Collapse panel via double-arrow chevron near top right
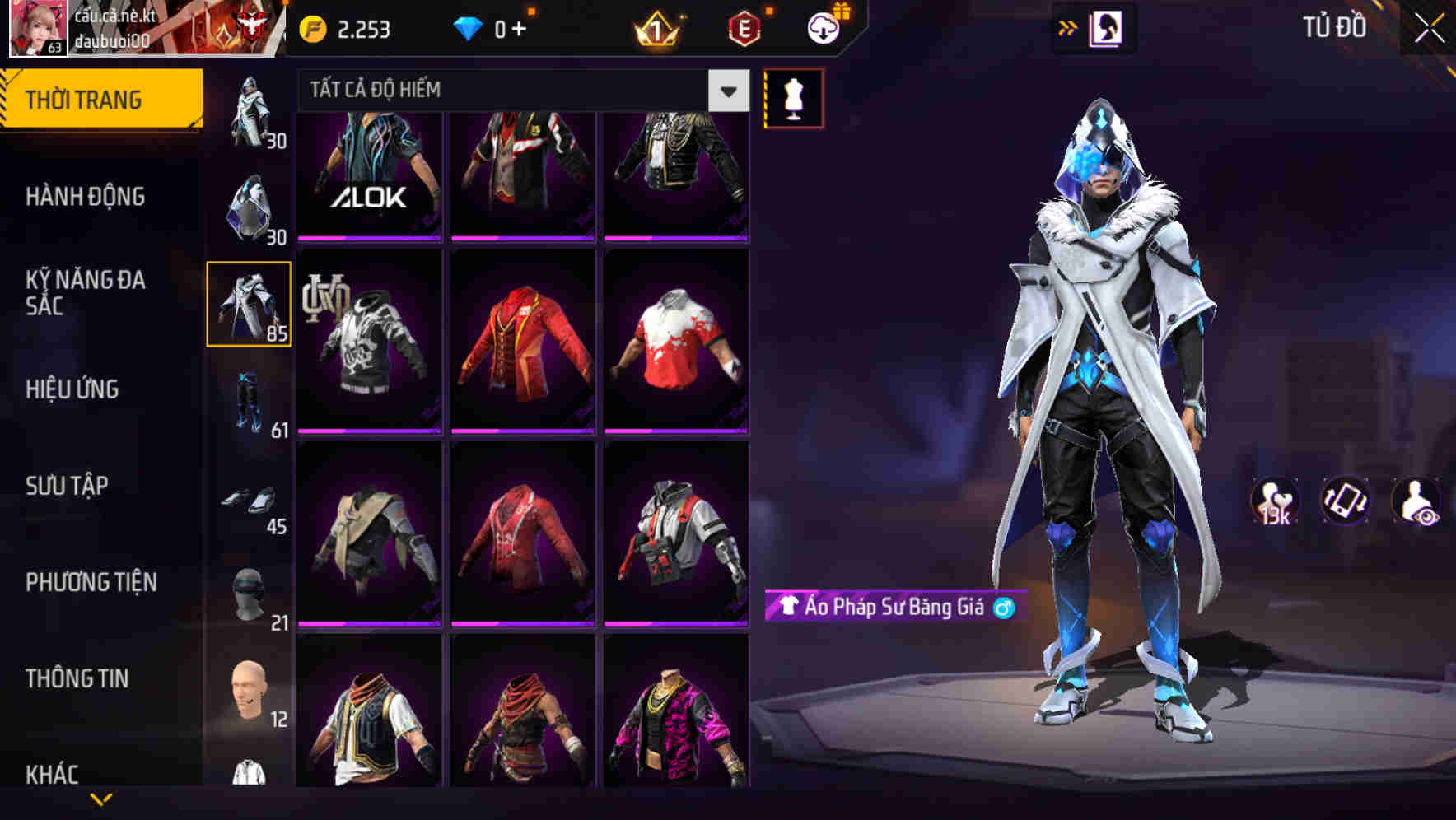 (x=1068, y=27)
